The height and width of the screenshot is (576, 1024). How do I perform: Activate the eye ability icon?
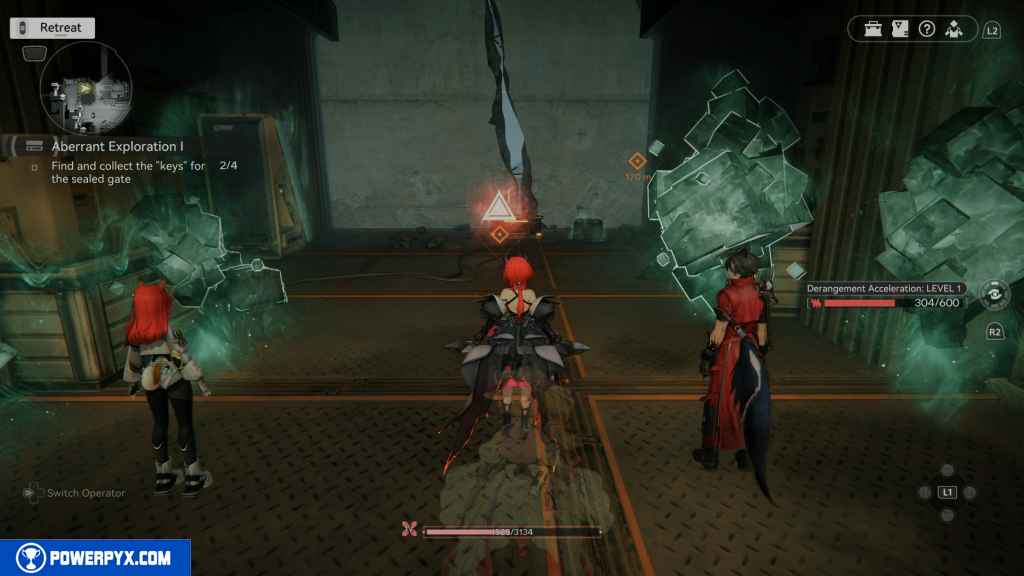pyautogui.click(x=995, y=295)
